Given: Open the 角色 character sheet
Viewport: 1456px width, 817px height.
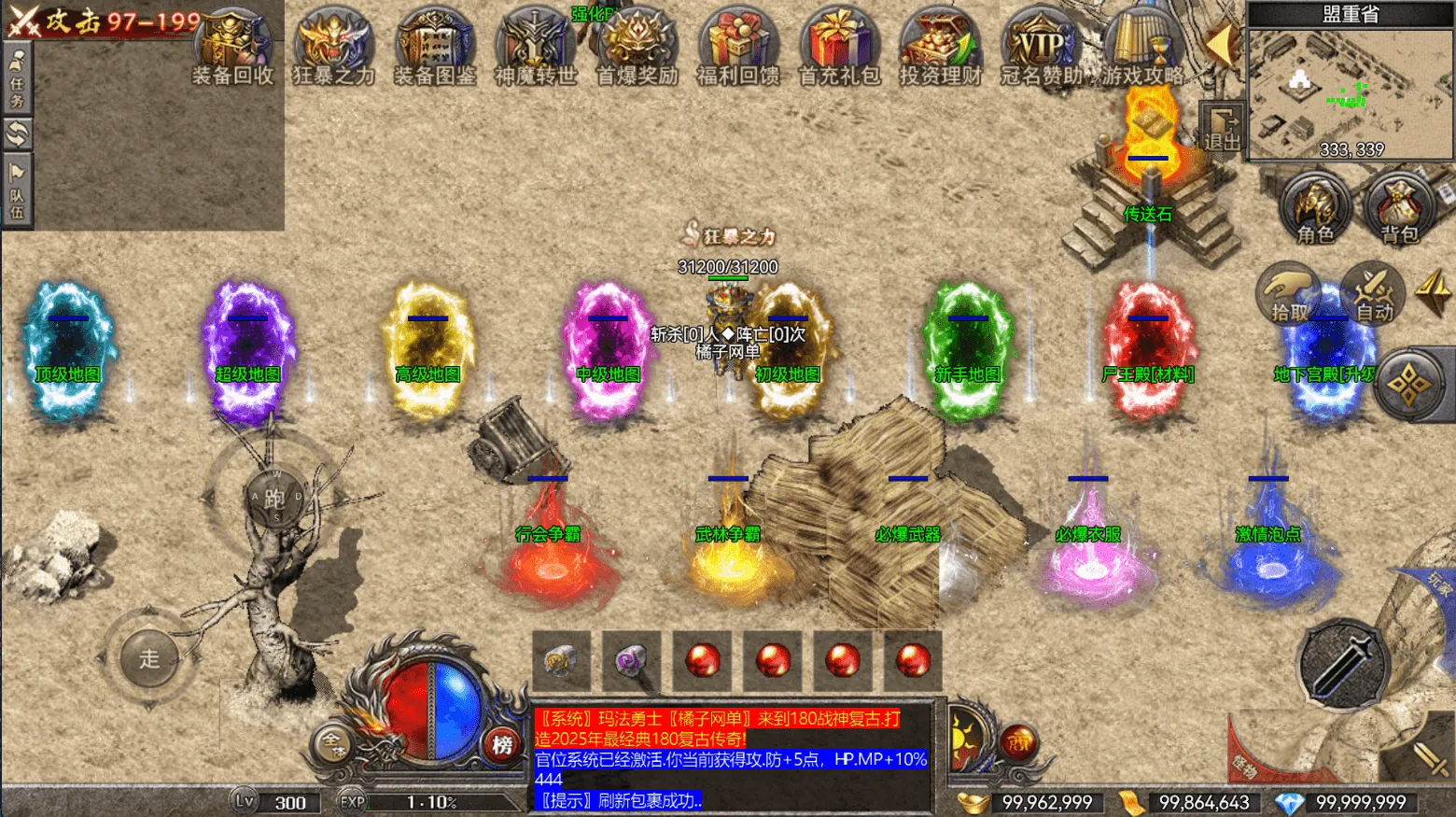Looking at the screenshot, I should pyautogui.click(x=1315, y=210).
